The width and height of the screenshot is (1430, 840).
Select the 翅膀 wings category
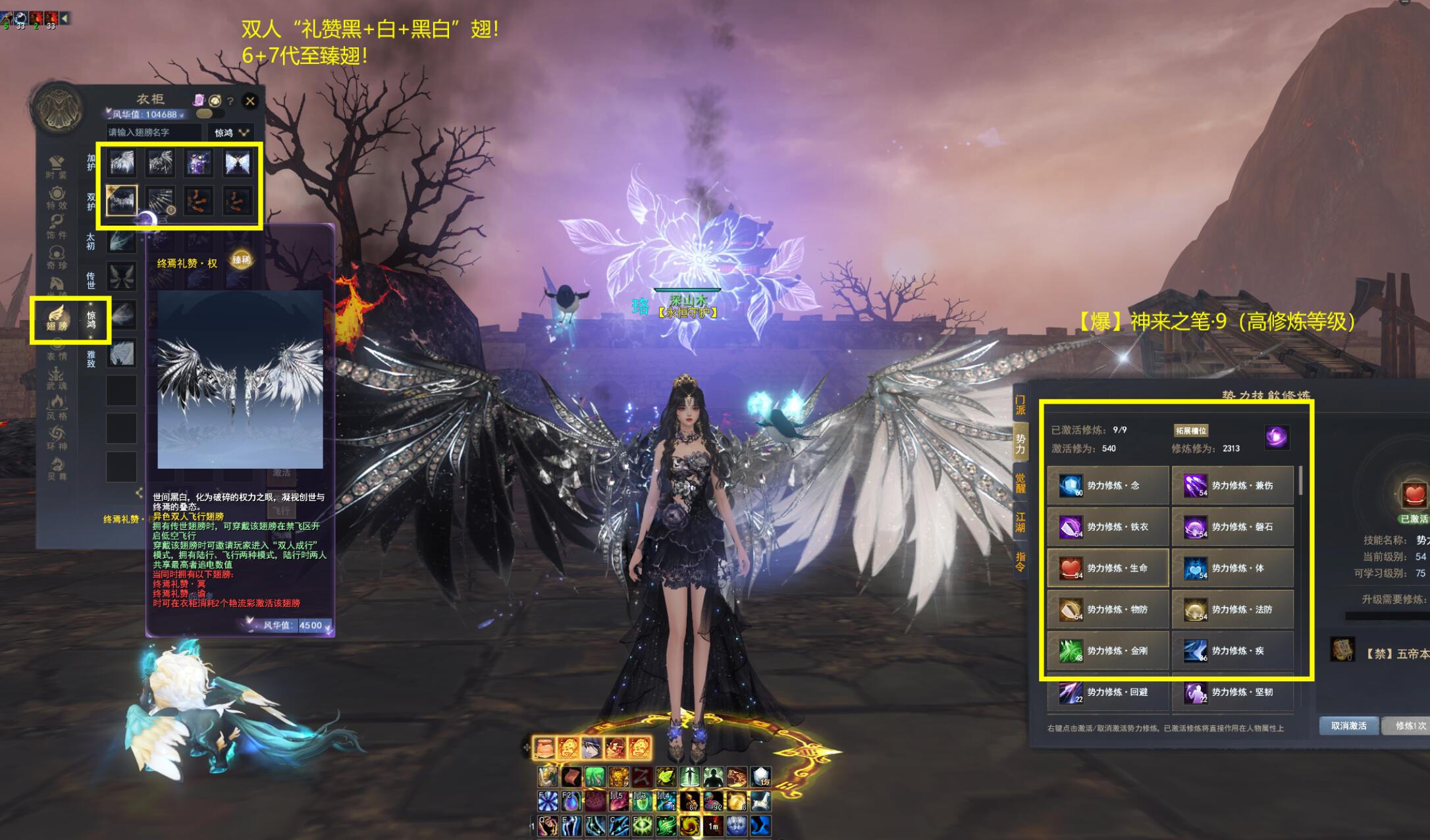tap(57, 318)
